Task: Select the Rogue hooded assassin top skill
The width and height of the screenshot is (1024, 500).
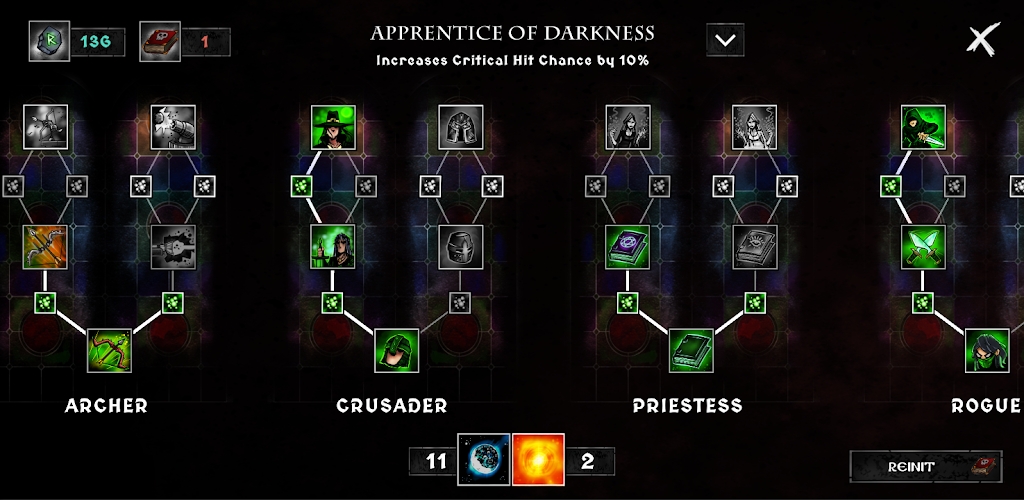Action: (x=923, y=127)
